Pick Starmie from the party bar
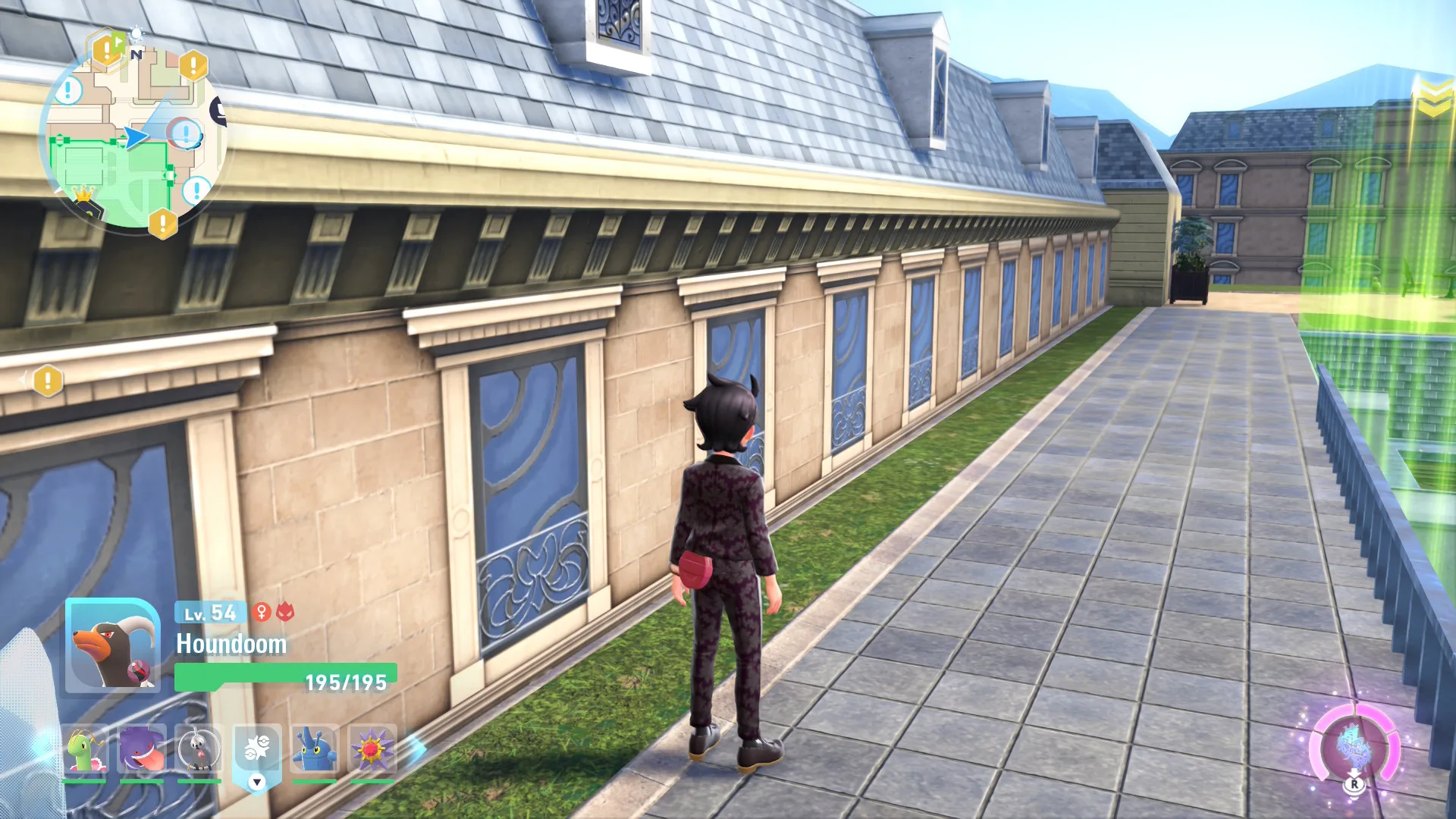The width and height of the screenshot is (1456, 819). coord(372,749)
